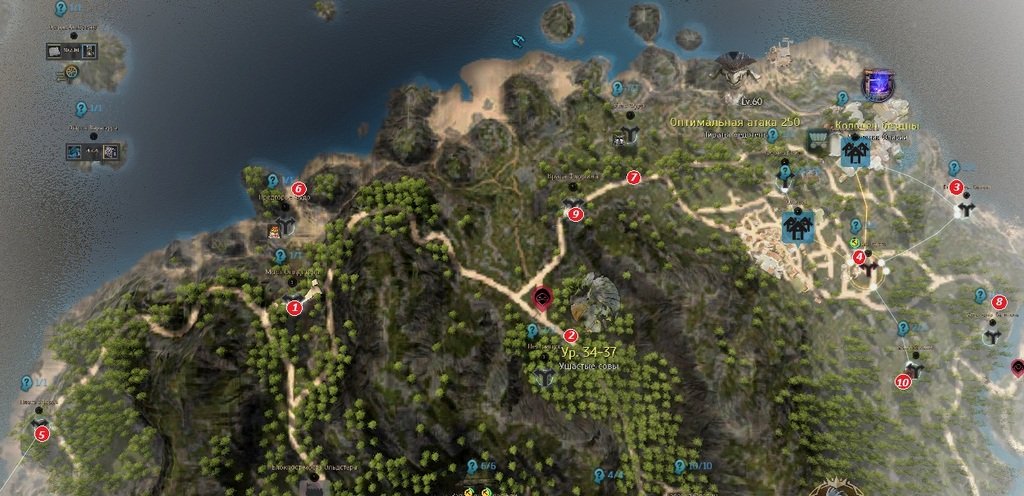Select the map marker numbered 1
1024x496 pixels.
[294, 308]
